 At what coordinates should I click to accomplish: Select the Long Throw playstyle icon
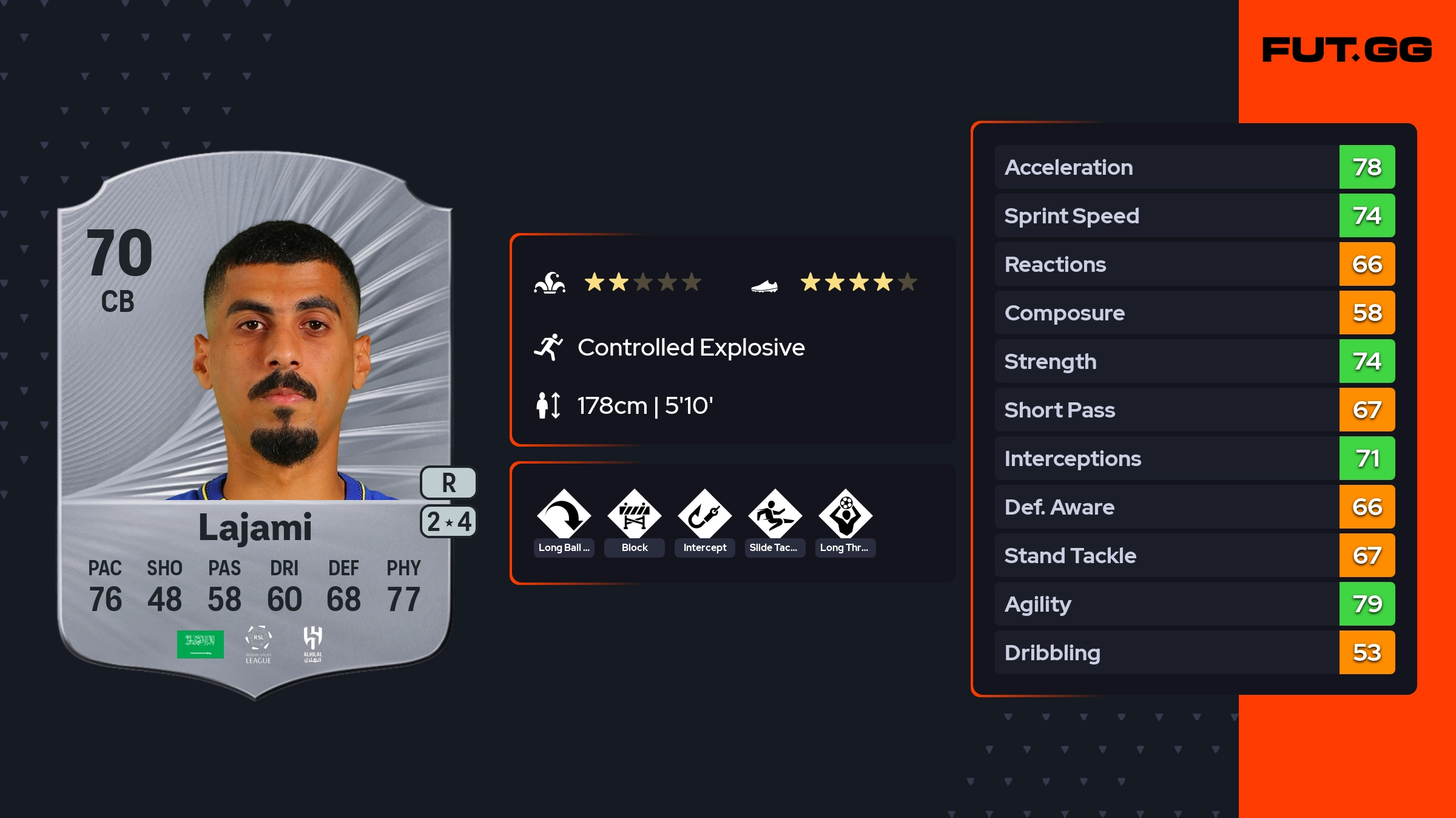tap(845, 515)
